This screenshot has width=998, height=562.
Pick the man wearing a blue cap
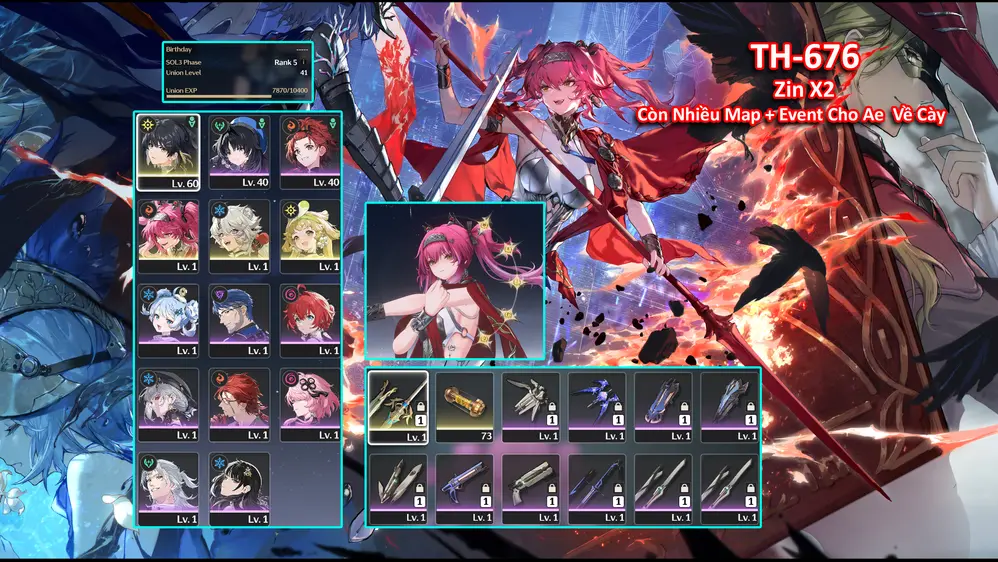239,320
